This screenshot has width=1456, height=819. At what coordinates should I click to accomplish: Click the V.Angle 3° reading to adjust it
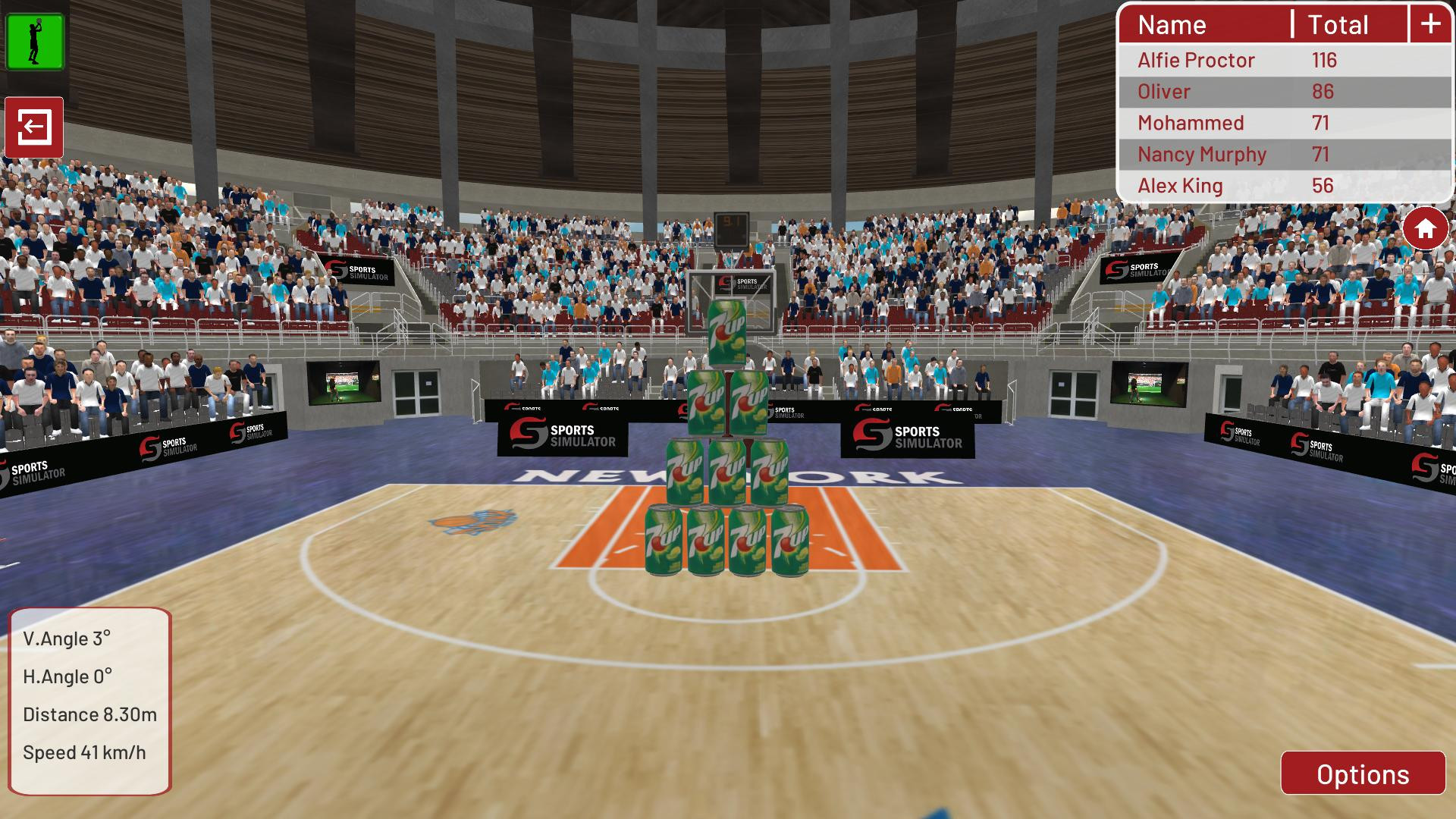tap(68, 639)
